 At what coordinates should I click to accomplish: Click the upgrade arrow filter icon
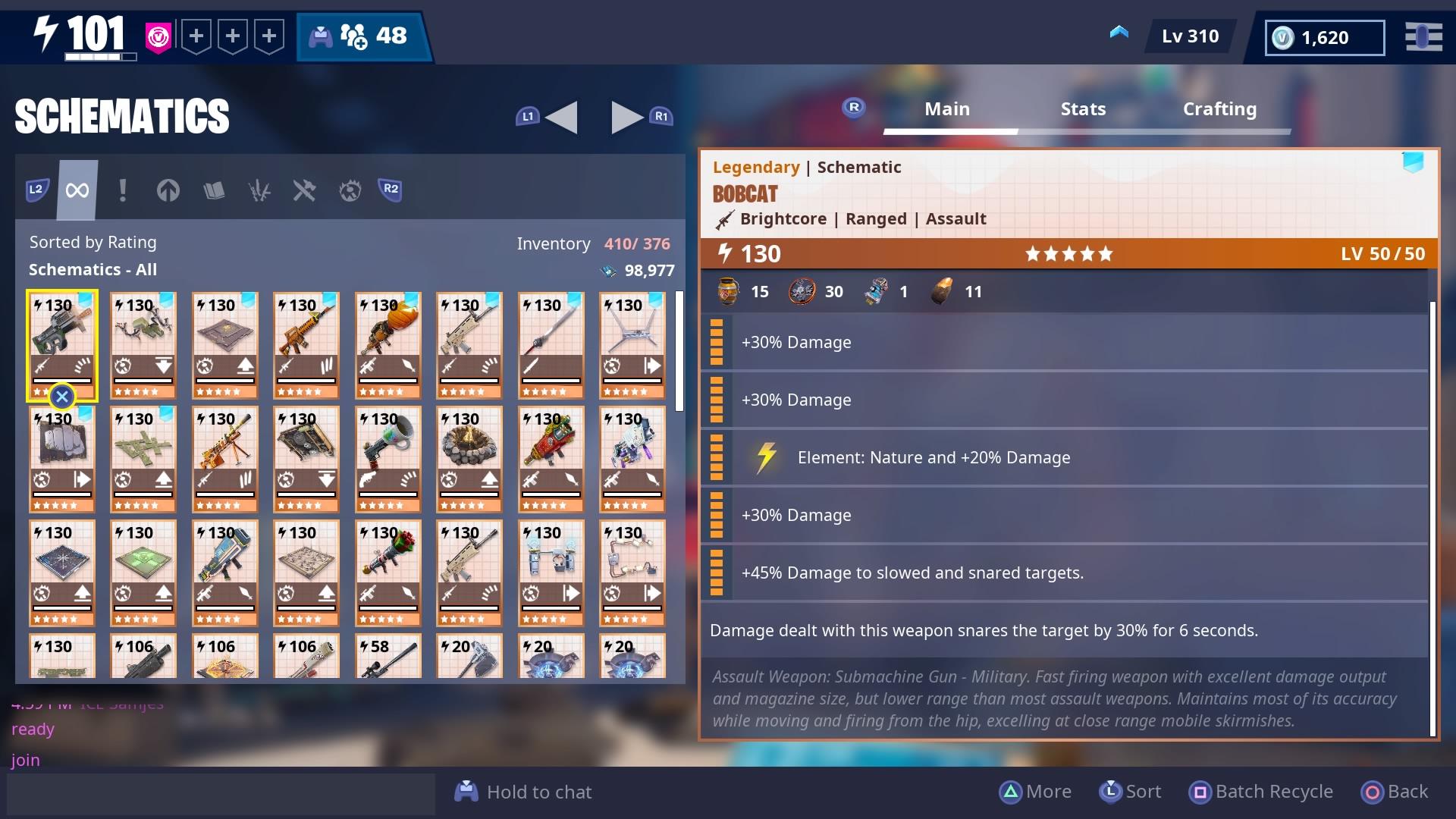pos(168,190)
